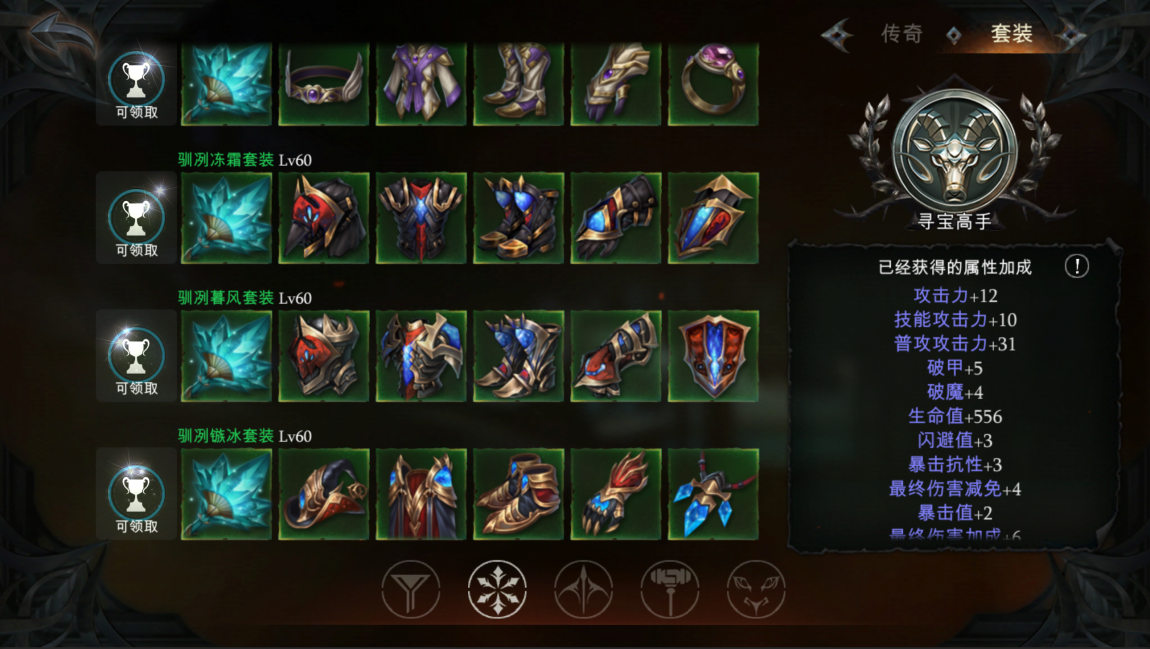1150x649 pixels.
Task: Choose the 暮风 set horned helmet
Action: point(324,356)
